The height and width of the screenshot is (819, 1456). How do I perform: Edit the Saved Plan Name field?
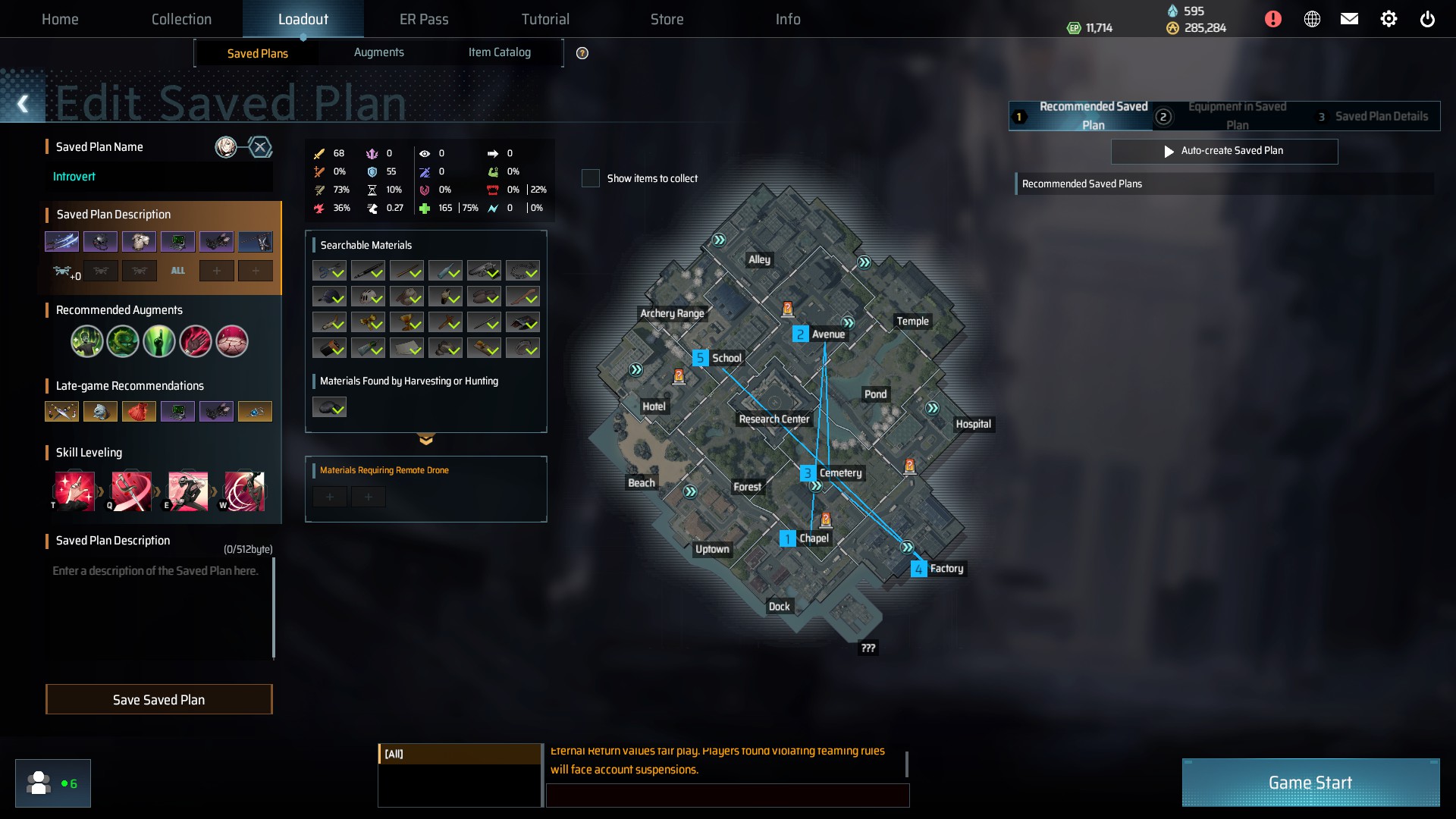(159, 177)
